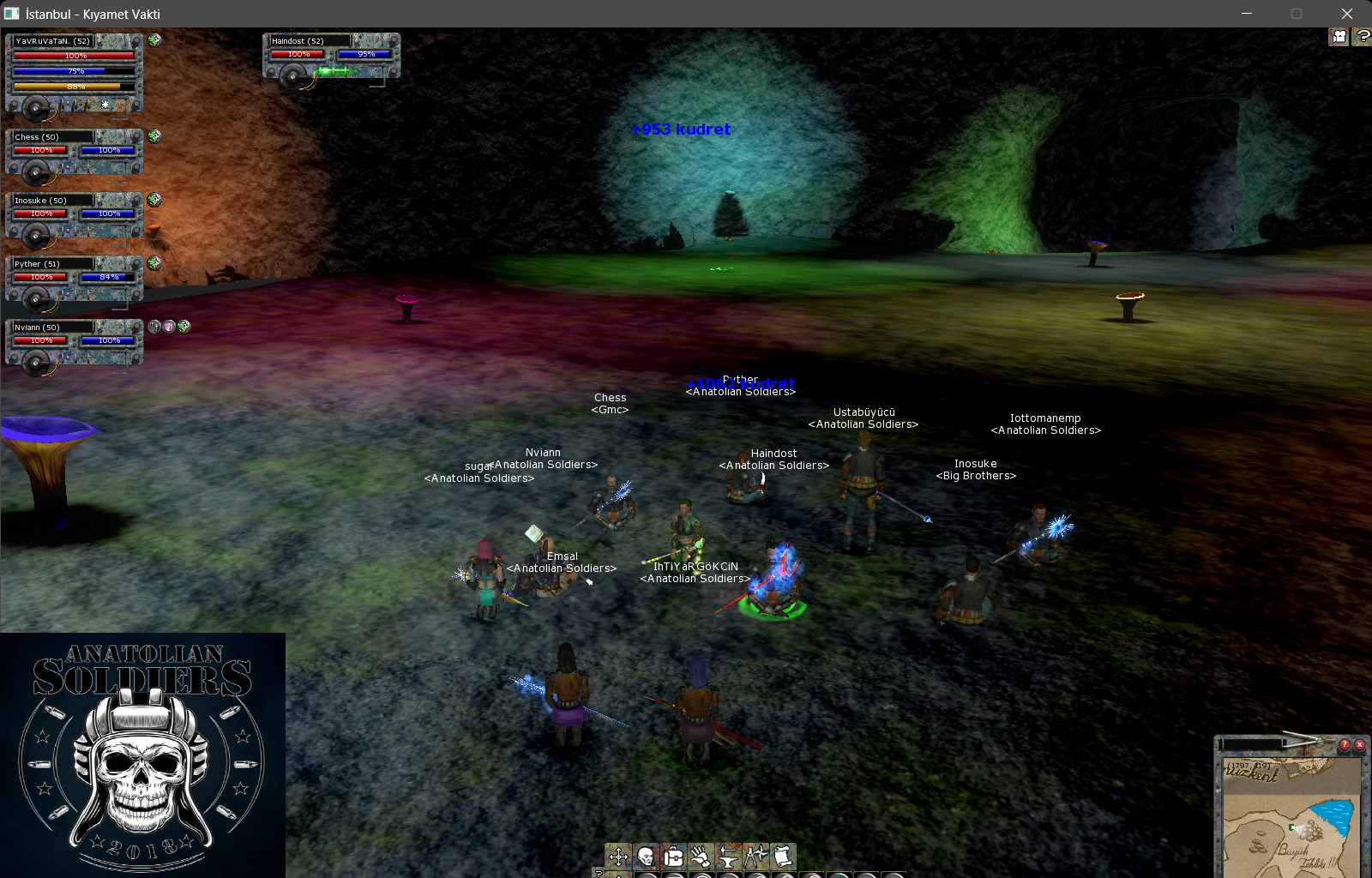The height and width of the screenshot is (878, 1372).
Task: Open the briefcase inventory button
Action: tap(673, 856)
